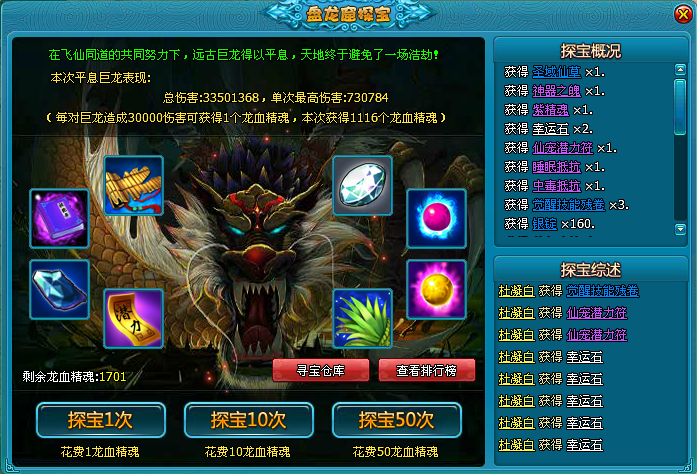
Task: Click the bamboo scroll reward icon
Action: click(x=134, y=186)
